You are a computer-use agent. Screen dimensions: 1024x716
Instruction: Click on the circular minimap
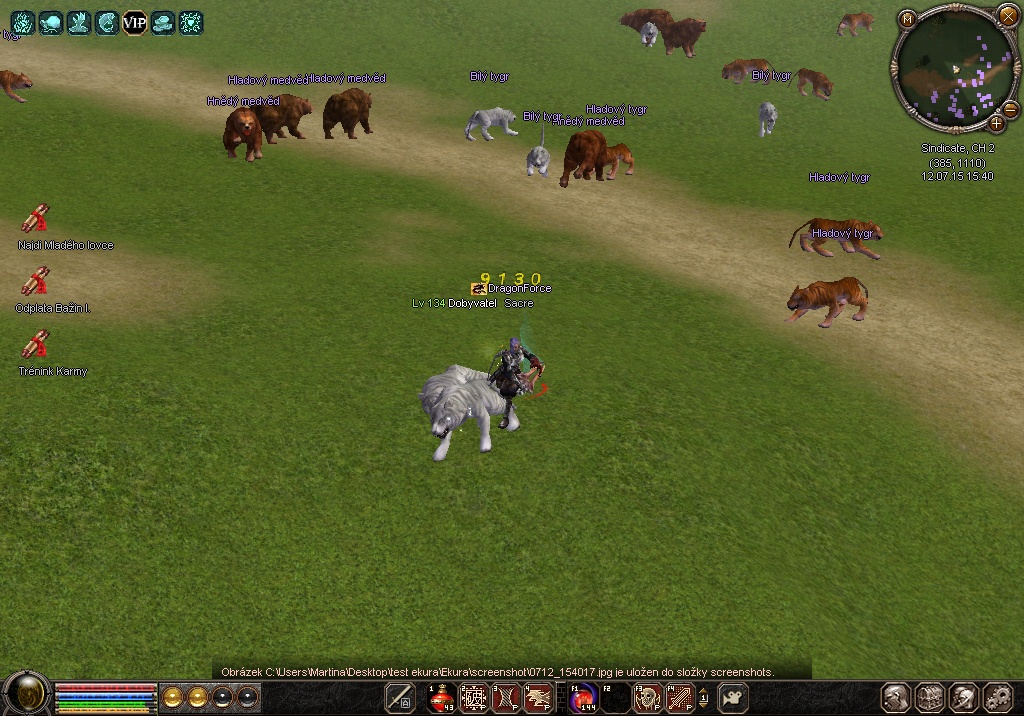tap(954, 68)
